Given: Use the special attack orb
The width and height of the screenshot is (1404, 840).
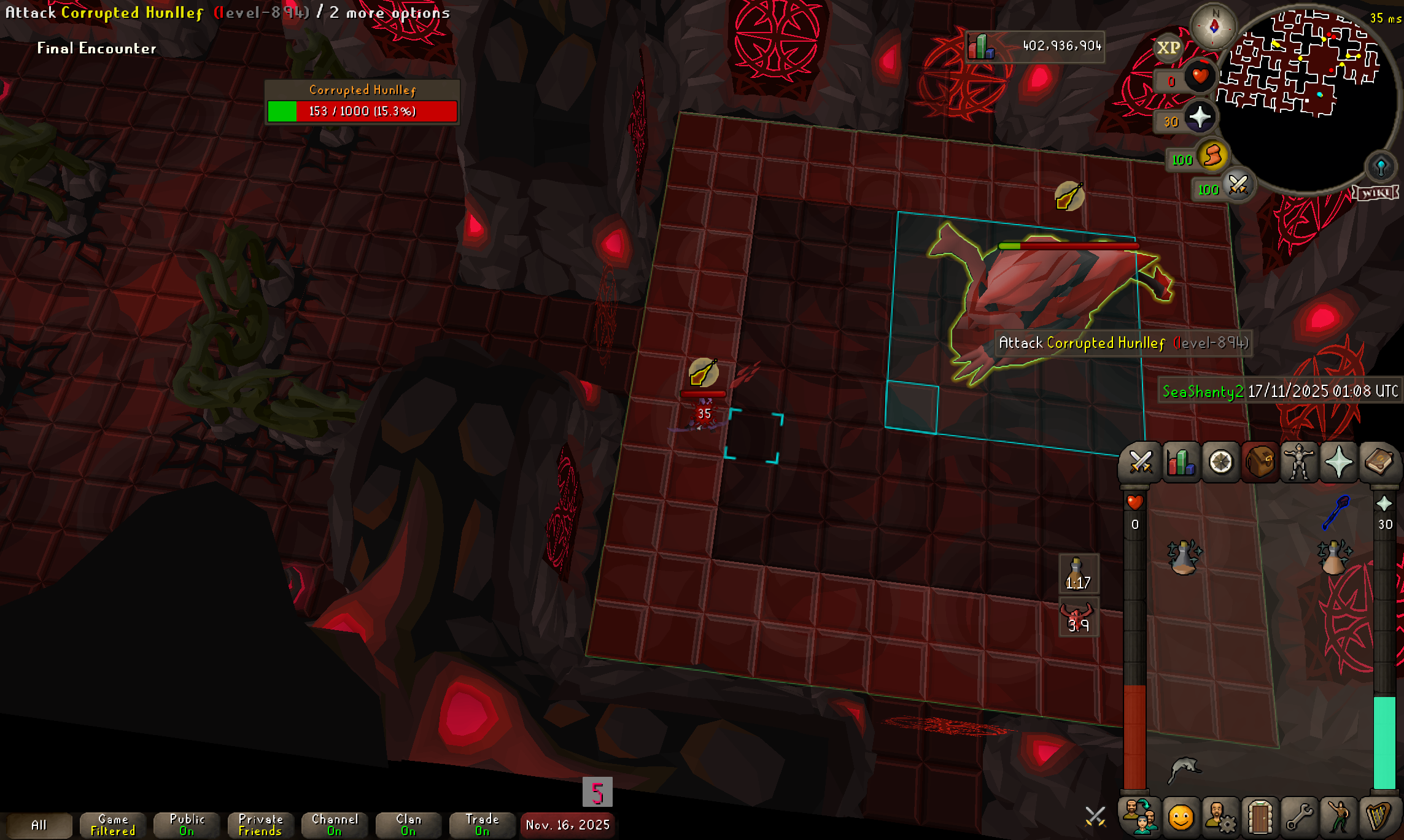Looking at the screenshot, I should (1238, 185).
